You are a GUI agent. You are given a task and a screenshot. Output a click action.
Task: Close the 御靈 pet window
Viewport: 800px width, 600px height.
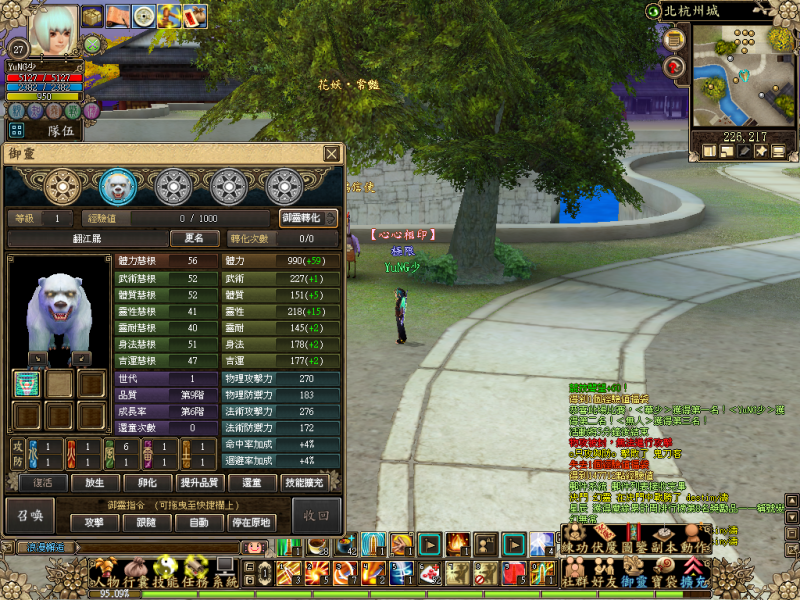331,154
